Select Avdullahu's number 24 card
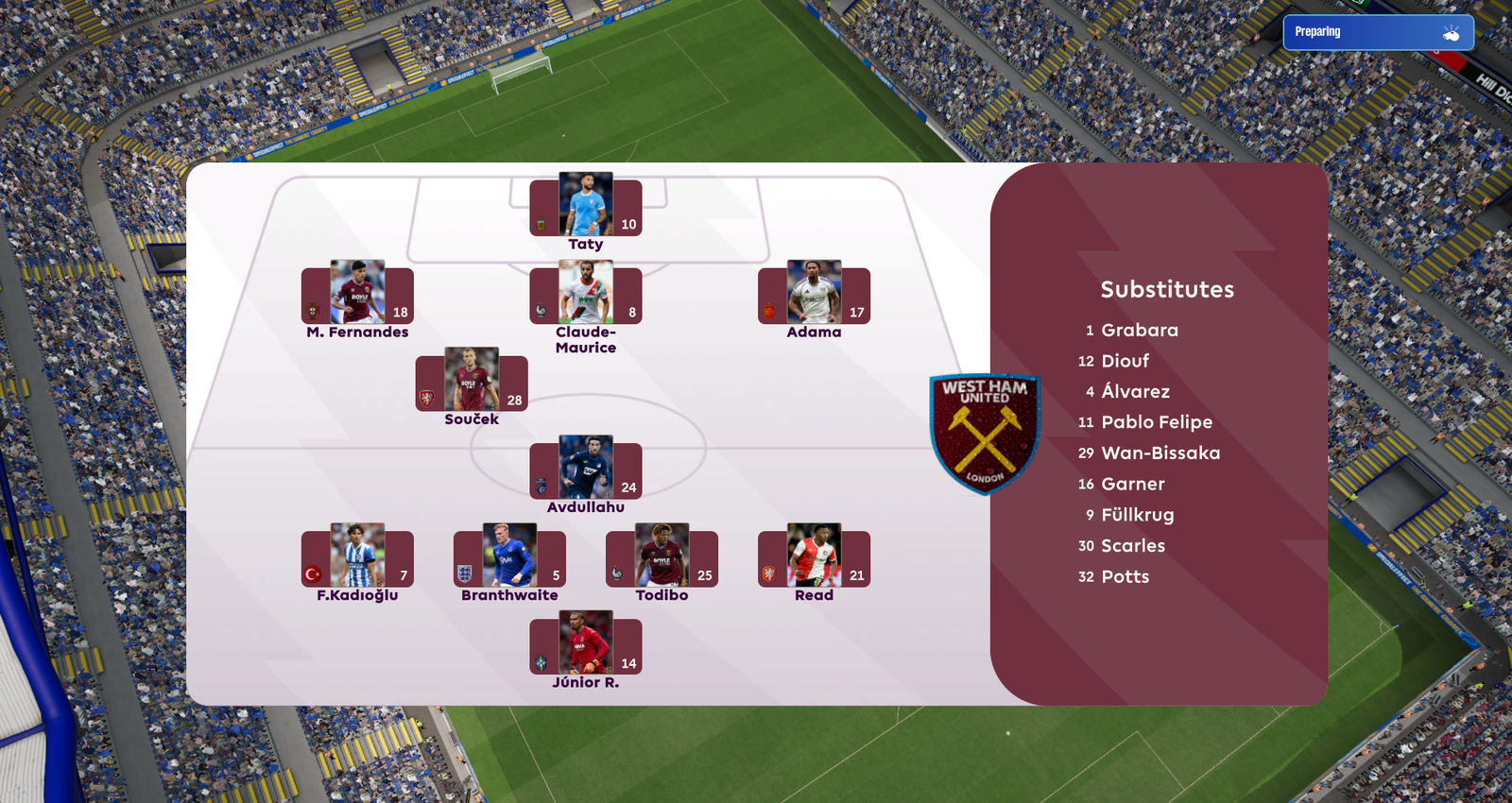 tap(586, 469)
